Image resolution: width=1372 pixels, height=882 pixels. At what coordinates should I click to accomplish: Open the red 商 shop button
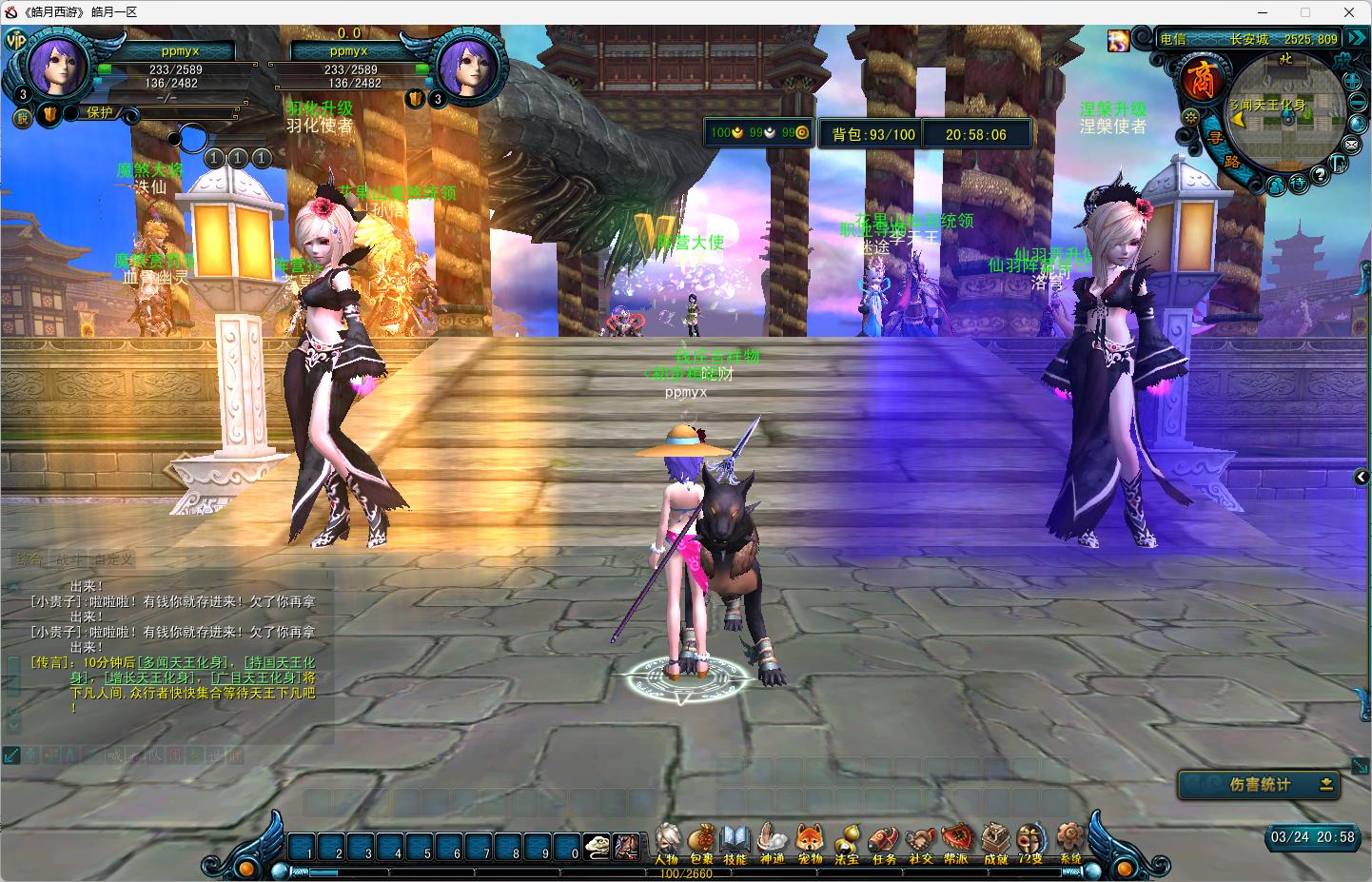point(1200,80)
